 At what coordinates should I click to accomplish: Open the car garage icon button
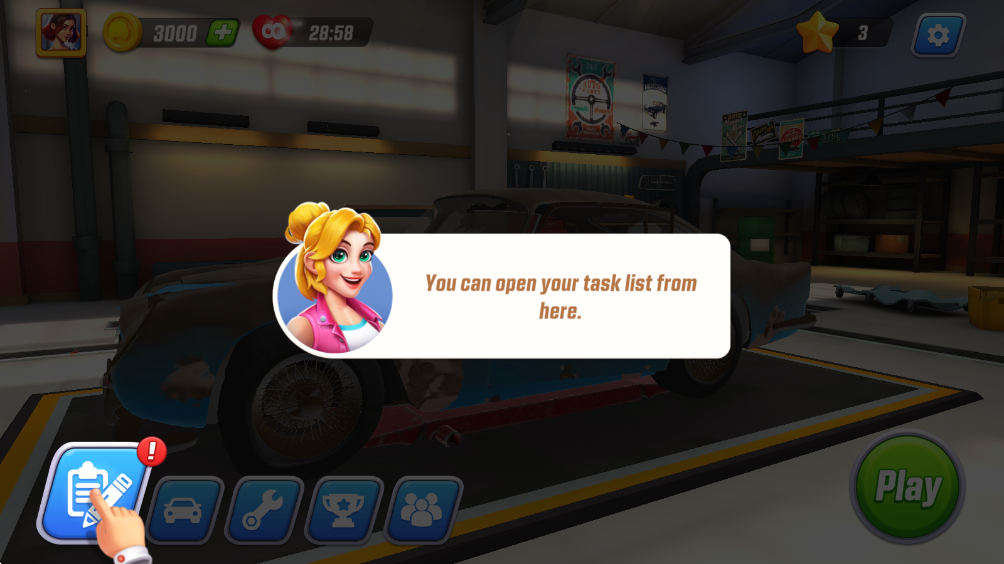click(182, 510)
